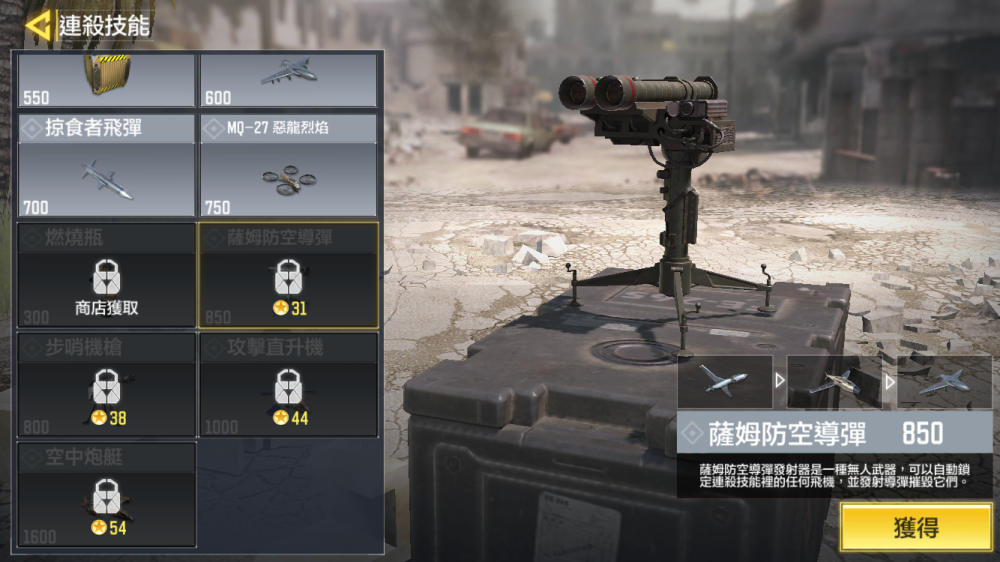View the middle preview thumbnail
Viewport: 1000px width, 562px height.
pyautogui.click(x=834, y=381)
